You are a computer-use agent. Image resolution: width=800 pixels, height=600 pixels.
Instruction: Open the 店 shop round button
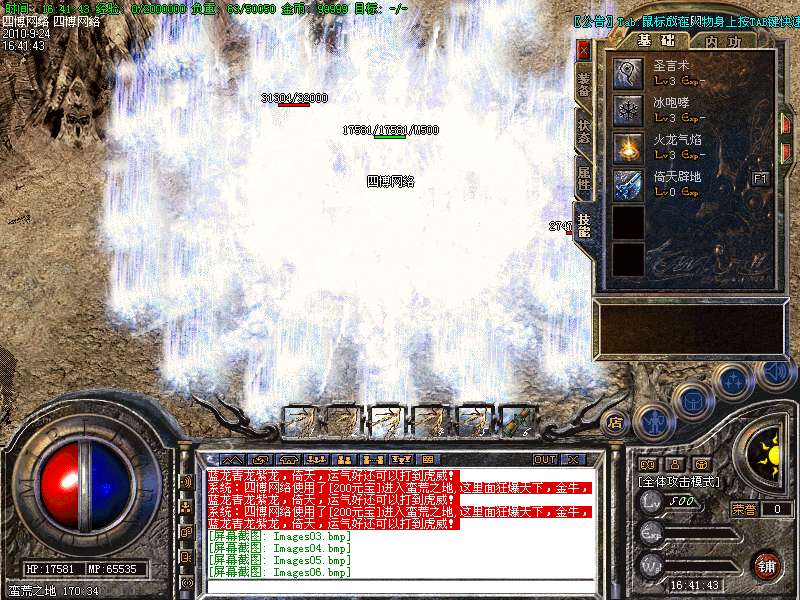click(x=615, y=421)
